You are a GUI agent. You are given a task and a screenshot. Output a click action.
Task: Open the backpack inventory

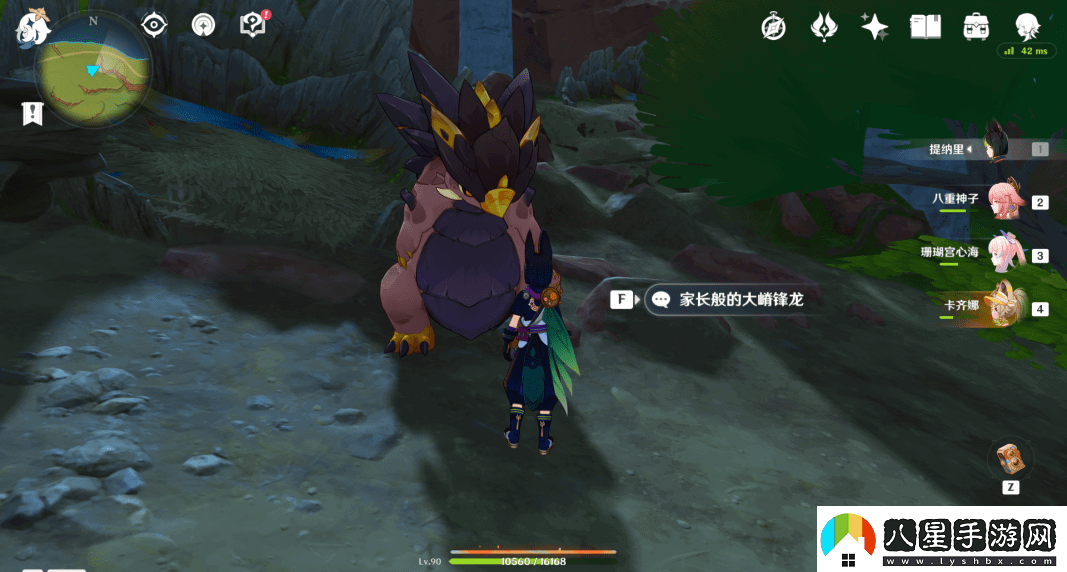[x=976, y=27]
